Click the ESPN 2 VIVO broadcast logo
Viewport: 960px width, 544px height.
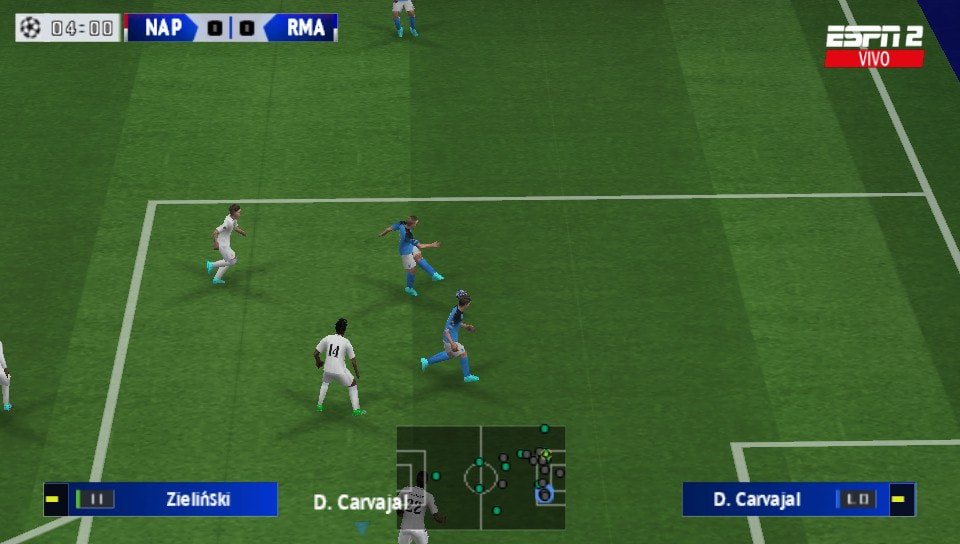point(873,46)
